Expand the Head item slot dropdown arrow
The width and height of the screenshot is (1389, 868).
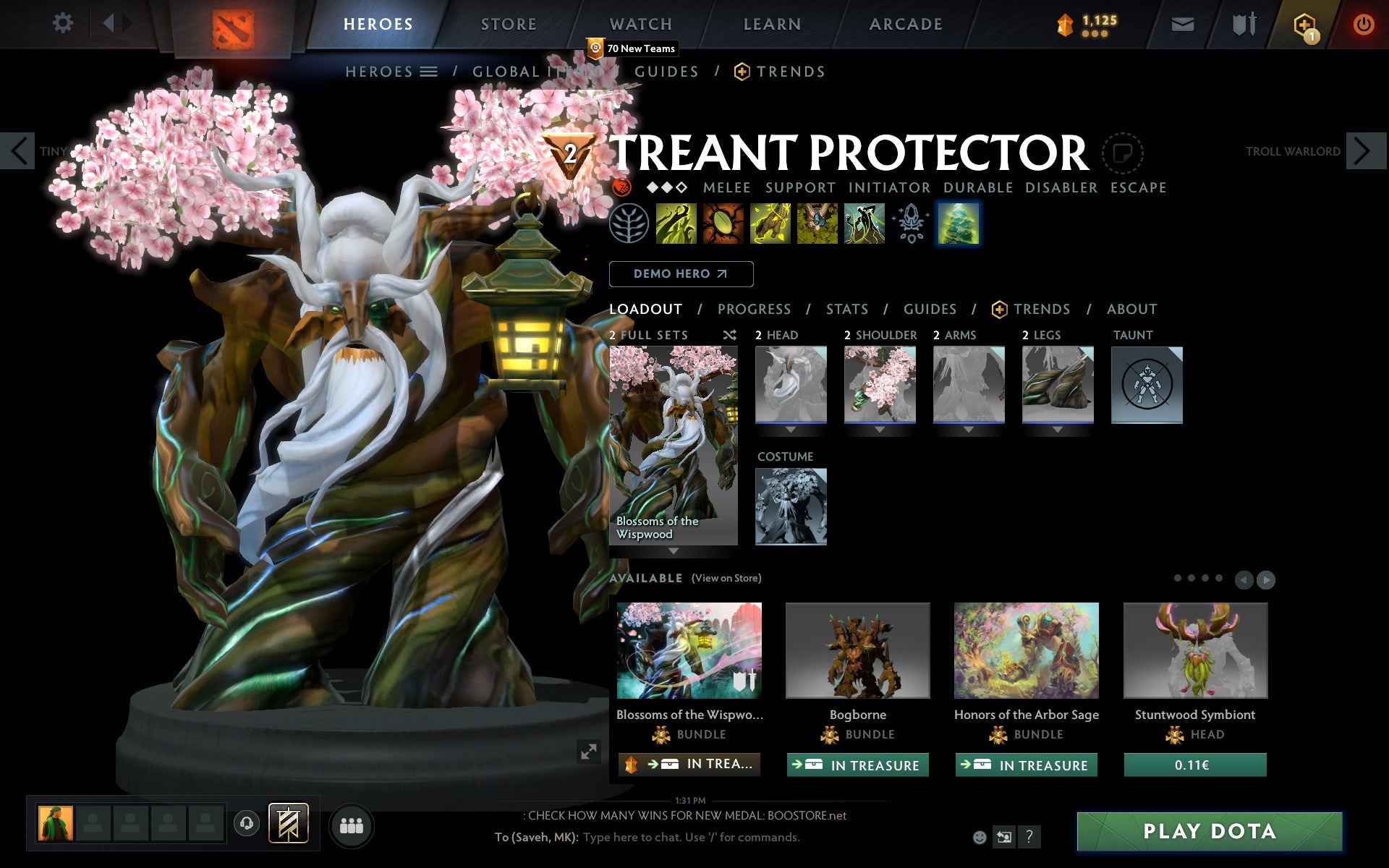pyautogui.click(x=791, y=429)
